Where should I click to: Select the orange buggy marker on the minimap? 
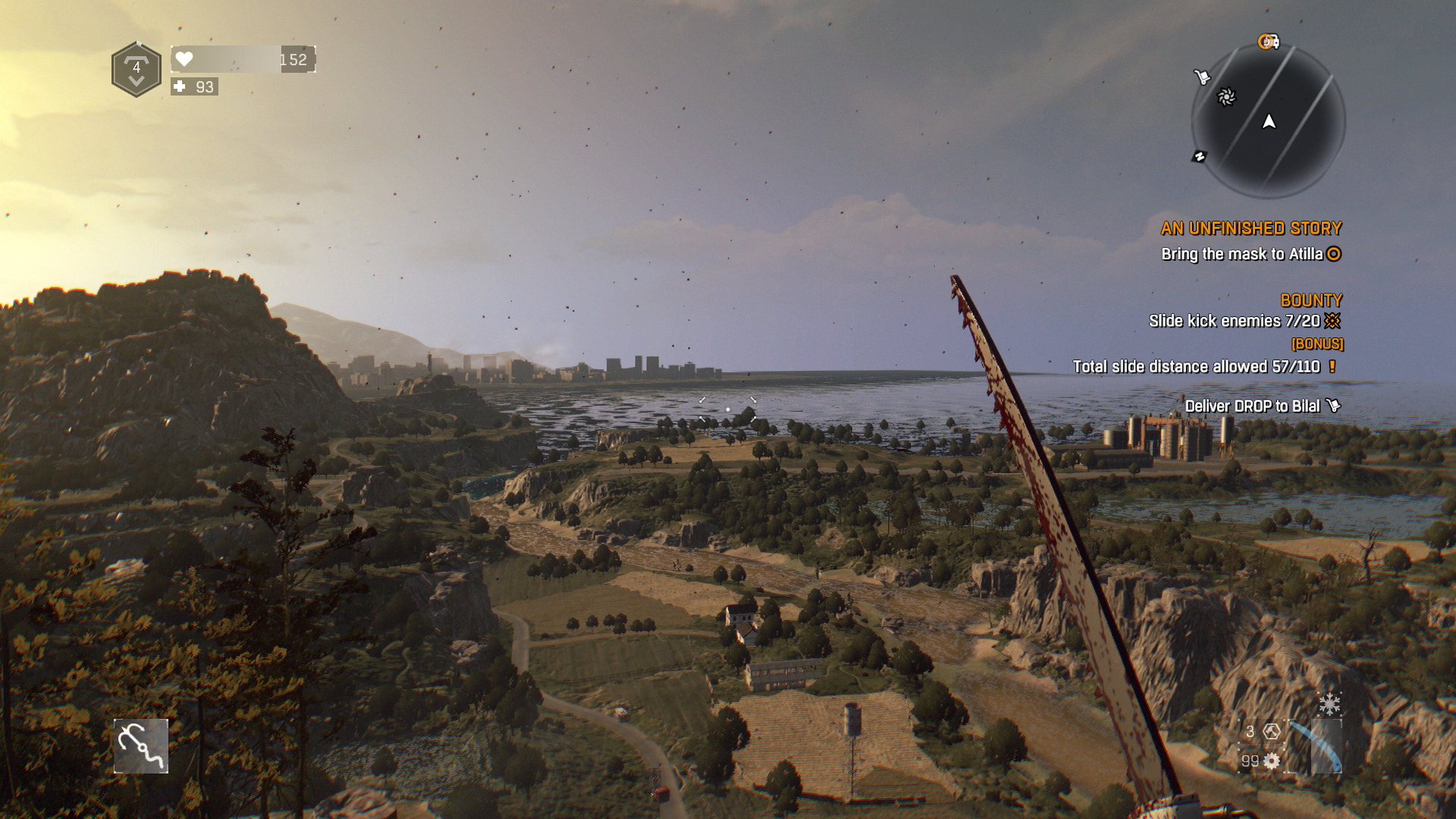click(x=1269, y=42)
